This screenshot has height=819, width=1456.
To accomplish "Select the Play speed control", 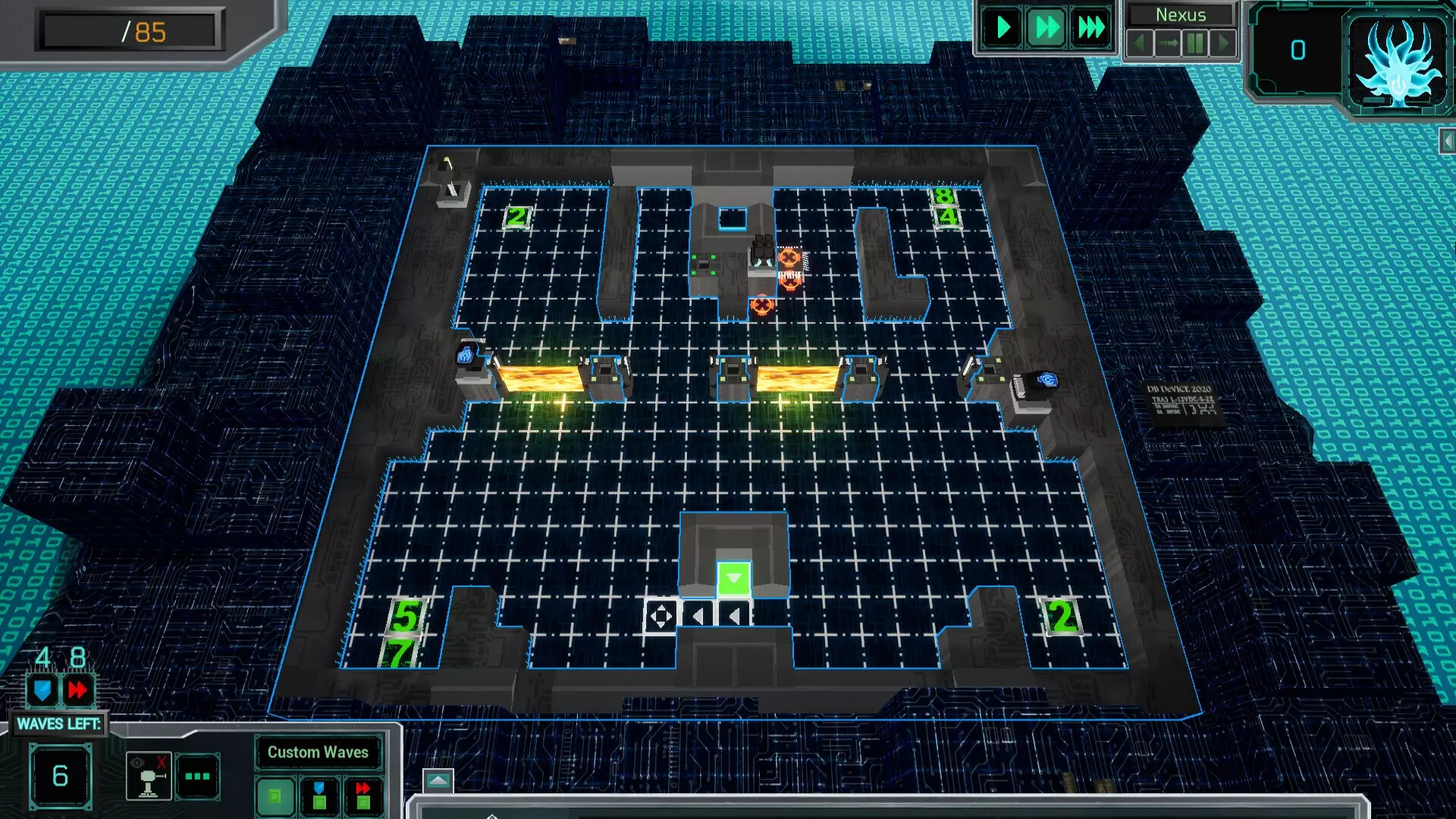I will 1002,28.
